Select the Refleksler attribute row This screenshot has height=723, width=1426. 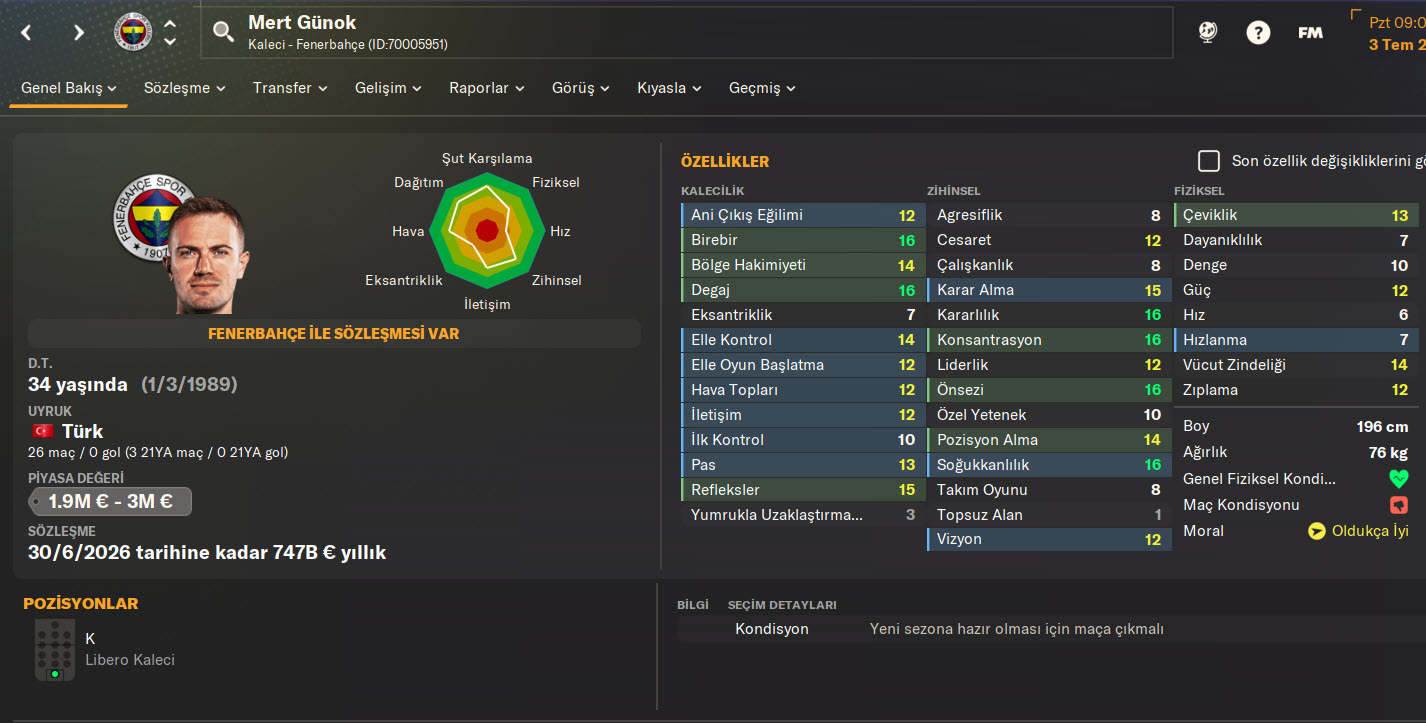802,490
